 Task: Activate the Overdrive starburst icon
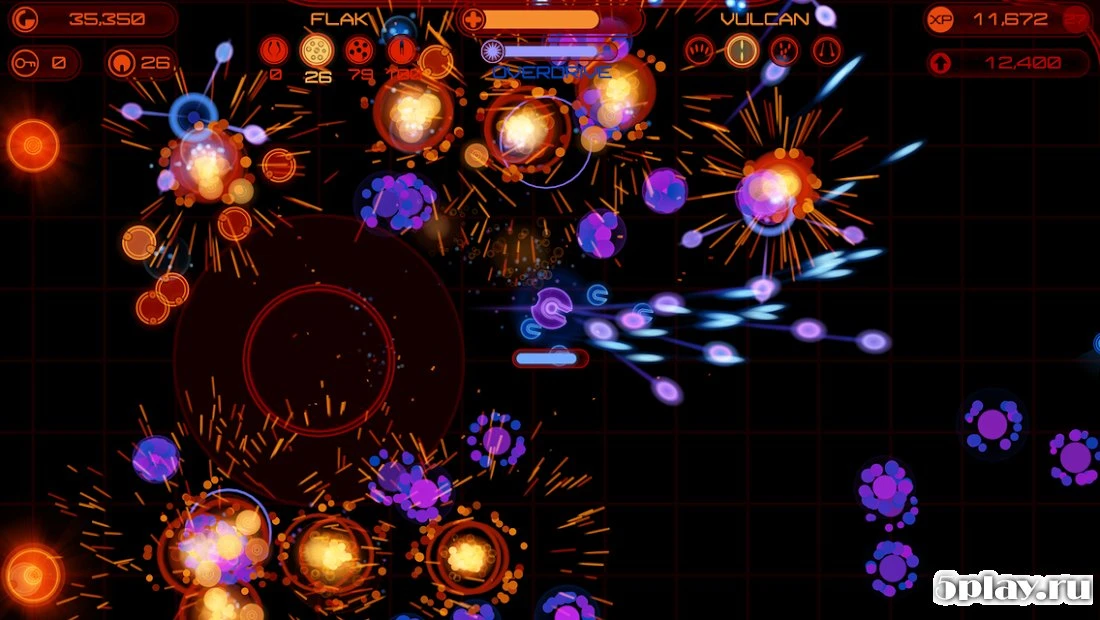493,51
